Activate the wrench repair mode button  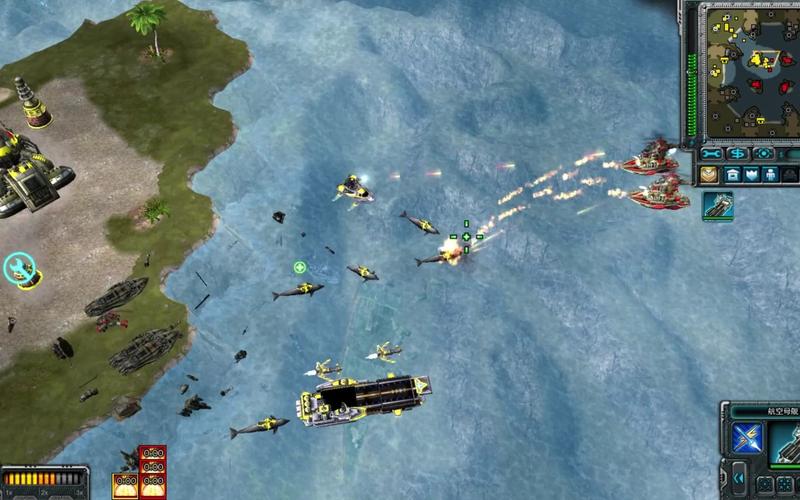click(x=711, y=154)
